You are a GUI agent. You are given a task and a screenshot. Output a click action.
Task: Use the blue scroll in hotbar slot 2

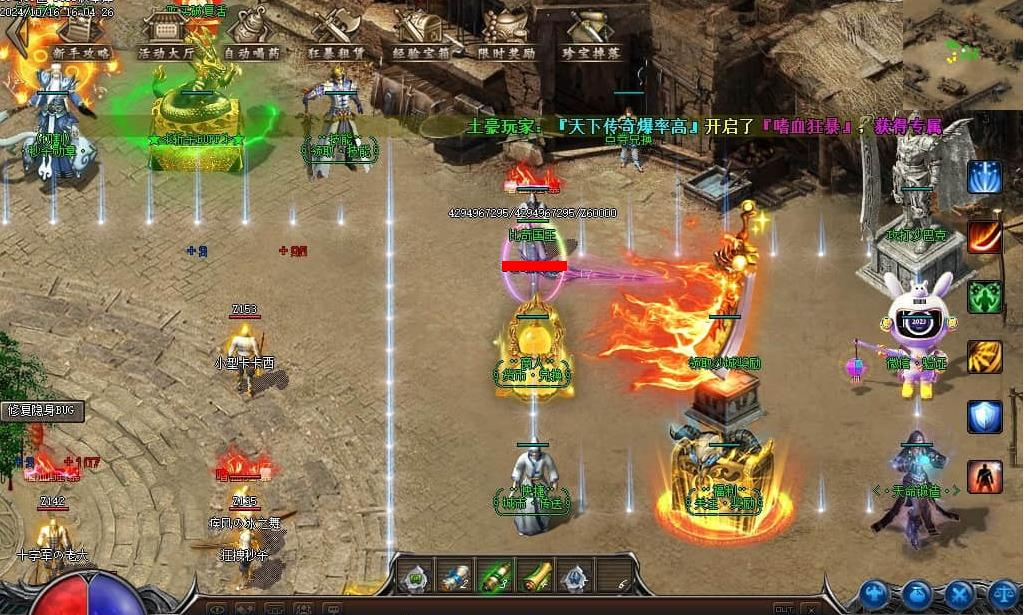tap(456, 577)
